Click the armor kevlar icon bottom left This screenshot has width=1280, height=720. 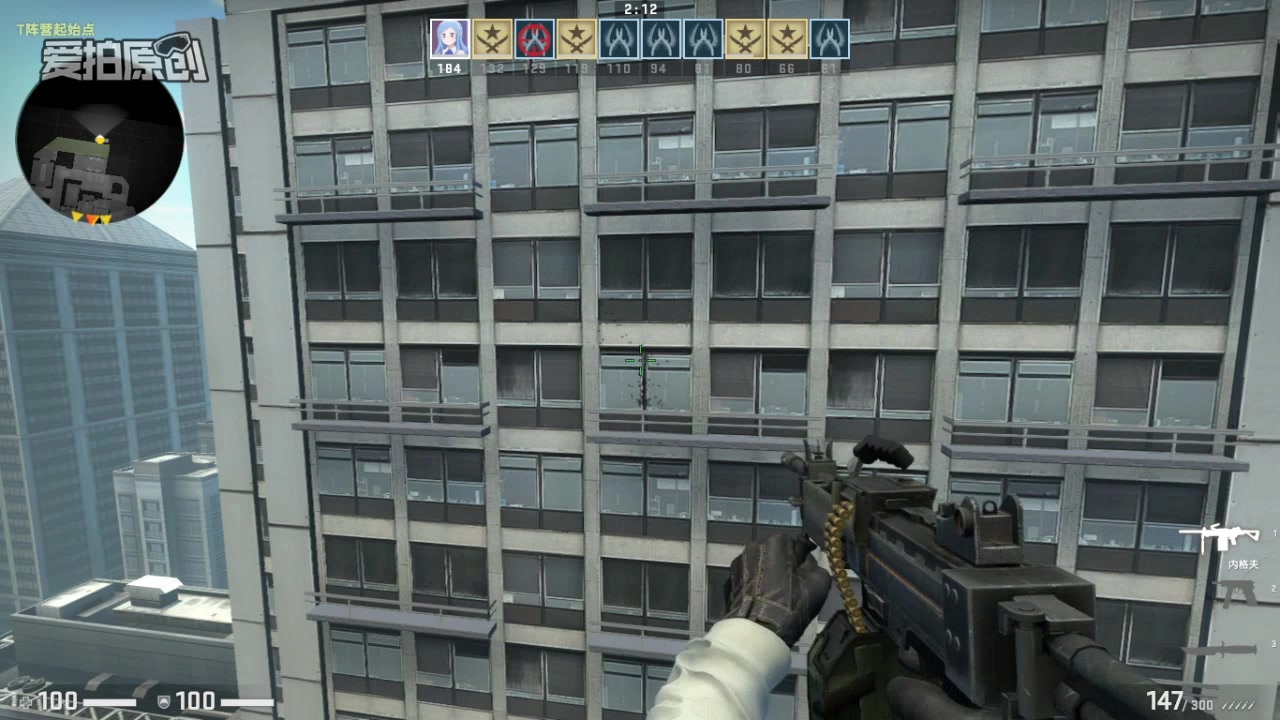point(164,701)
